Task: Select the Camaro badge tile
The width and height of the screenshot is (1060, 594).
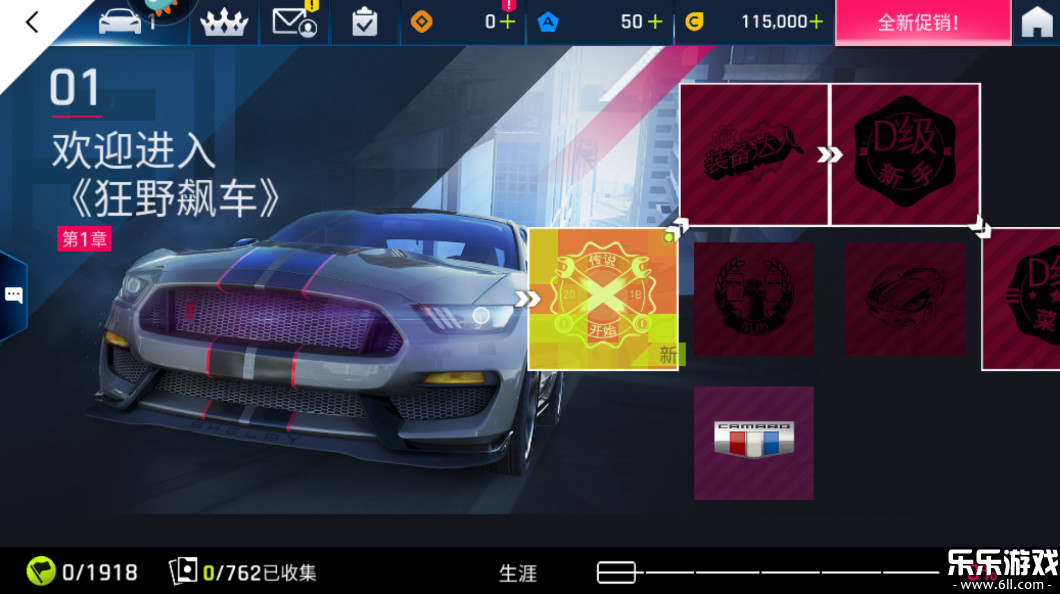Action: click(753, 443)
